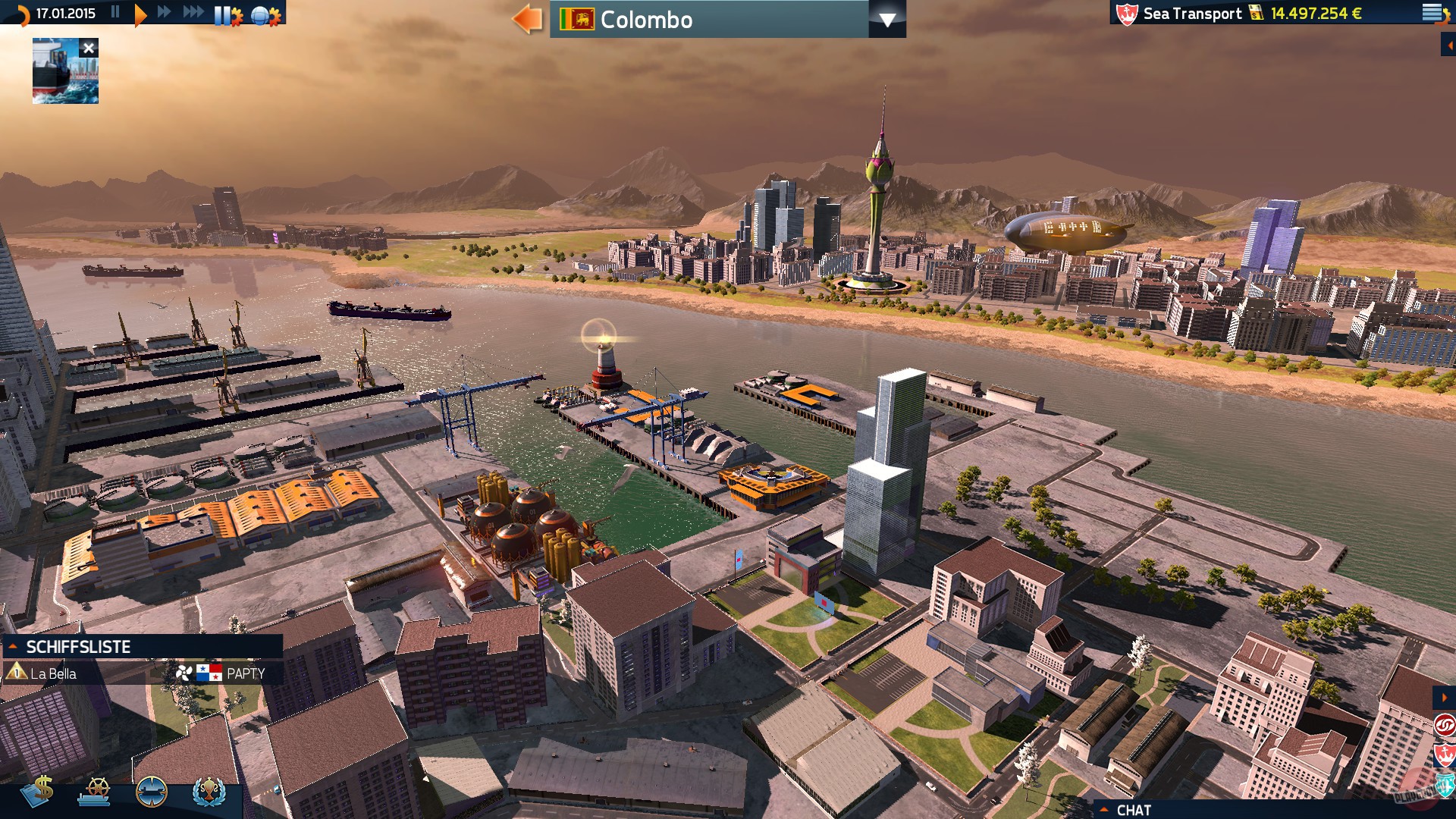Click the money bag icon beside the balance

click(x=1254, y=13)
